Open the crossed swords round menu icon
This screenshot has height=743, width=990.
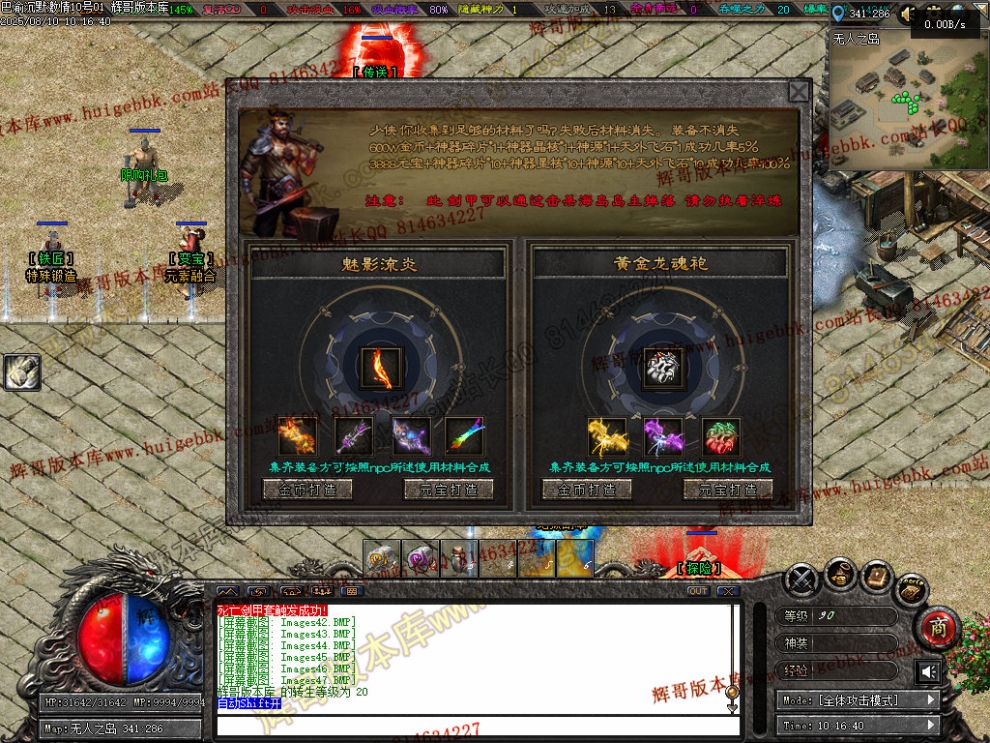802,579
